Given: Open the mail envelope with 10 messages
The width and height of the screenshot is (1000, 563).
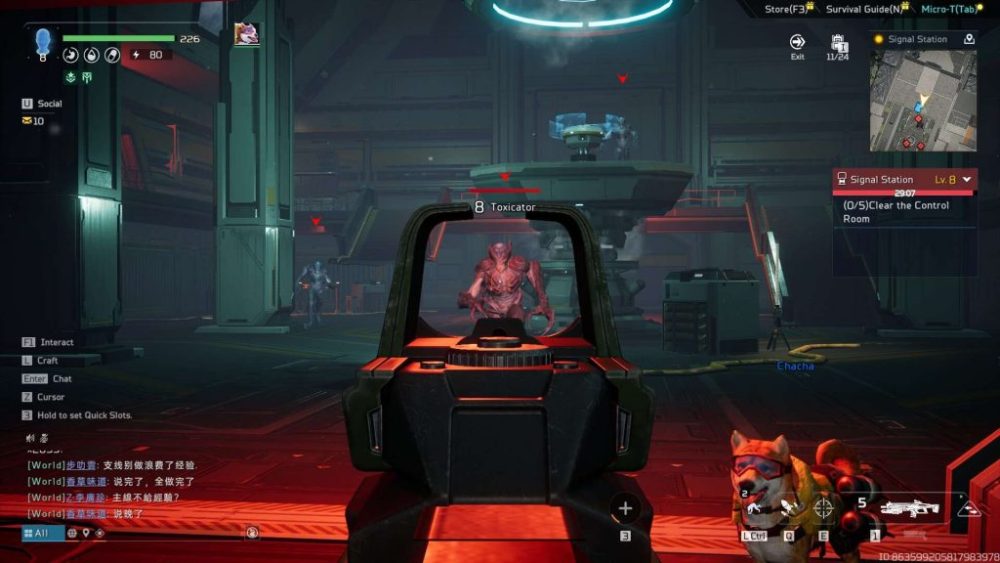Looking at the screenshot, I should (x=27, y=121).
